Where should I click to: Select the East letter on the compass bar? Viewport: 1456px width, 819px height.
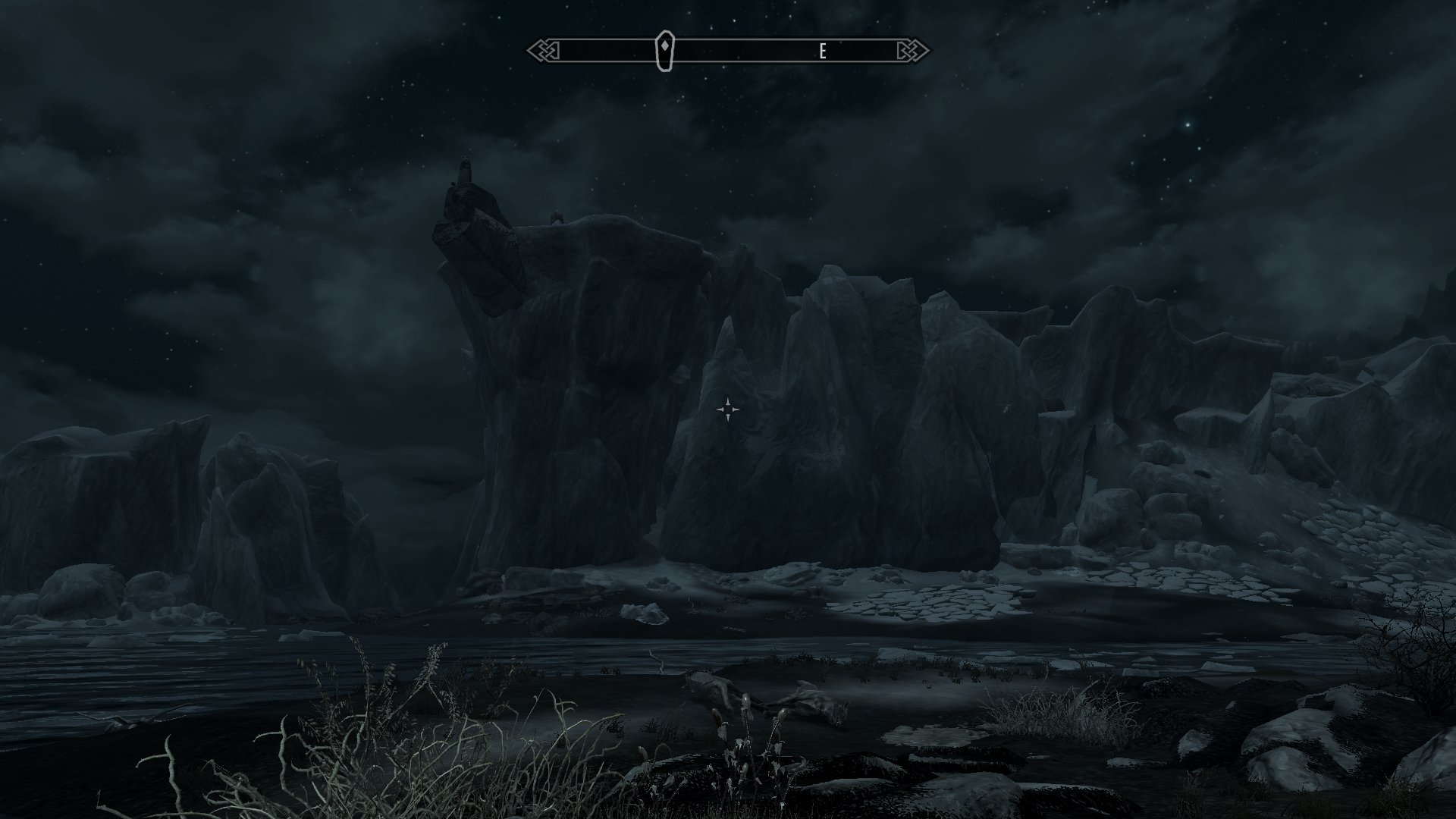(x=822, y=52)
